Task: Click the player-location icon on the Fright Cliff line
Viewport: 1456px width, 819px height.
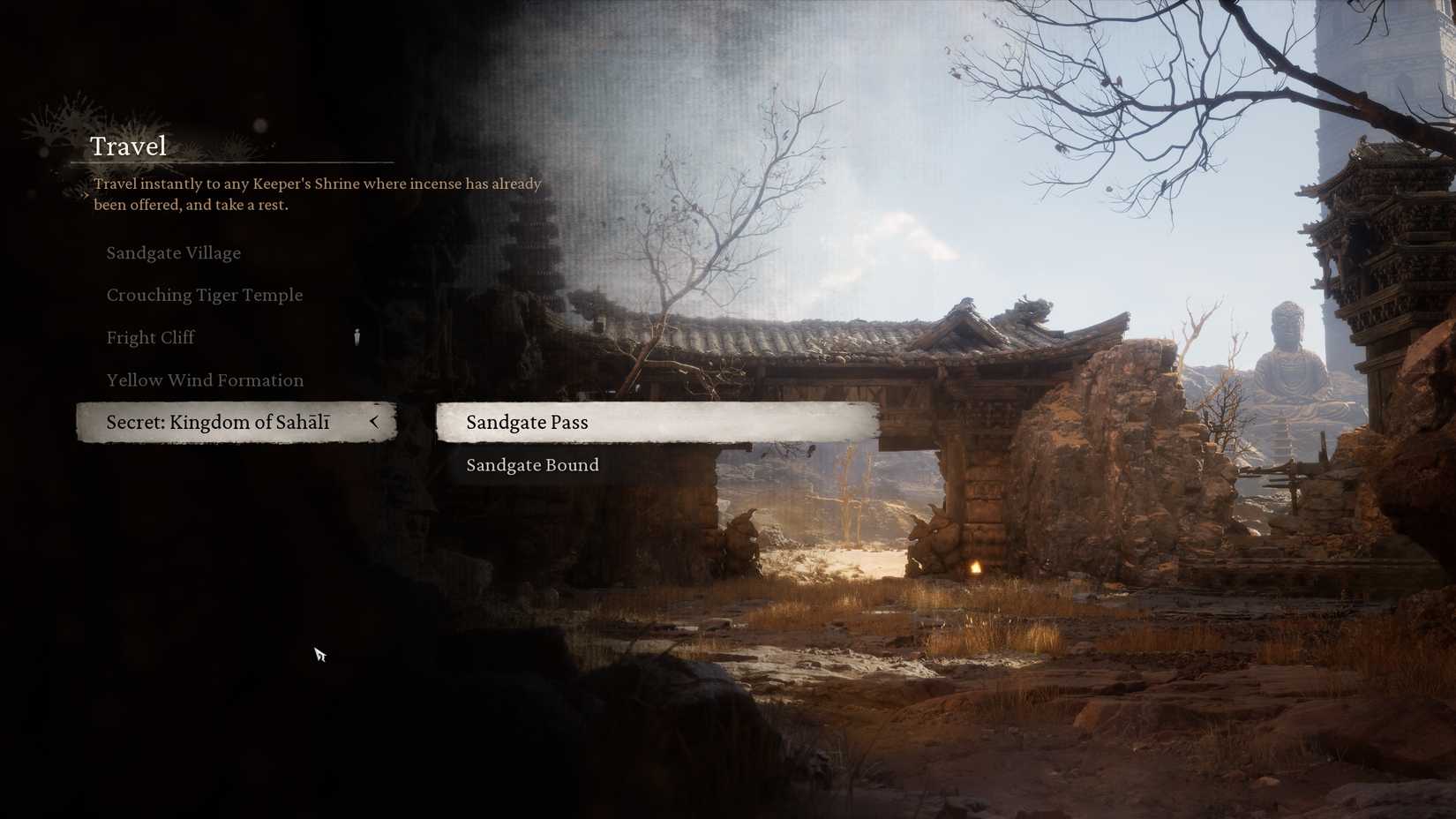Action: (356, 336)
